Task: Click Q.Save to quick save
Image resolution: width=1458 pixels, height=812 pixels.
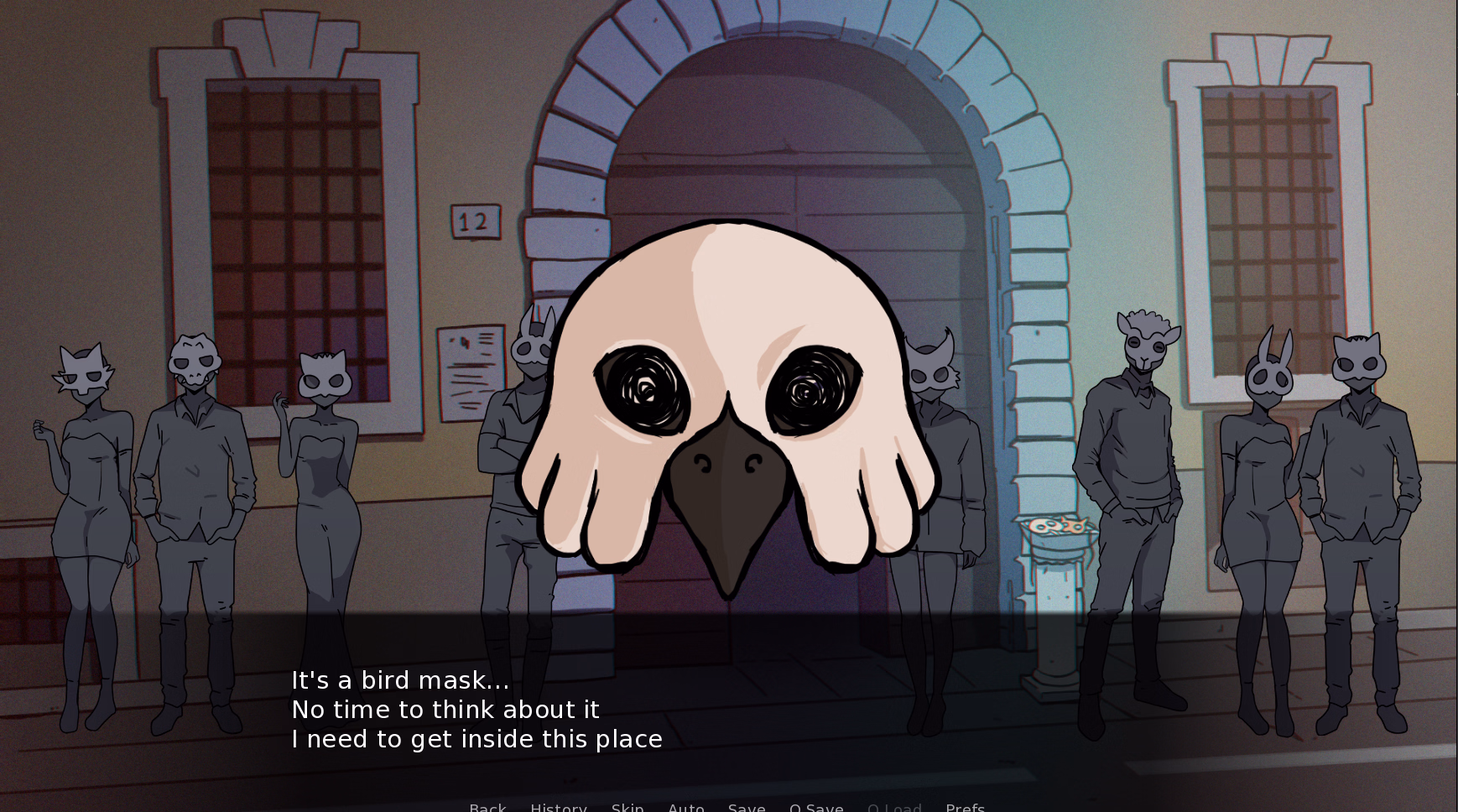Action: (x=817, y=807)
